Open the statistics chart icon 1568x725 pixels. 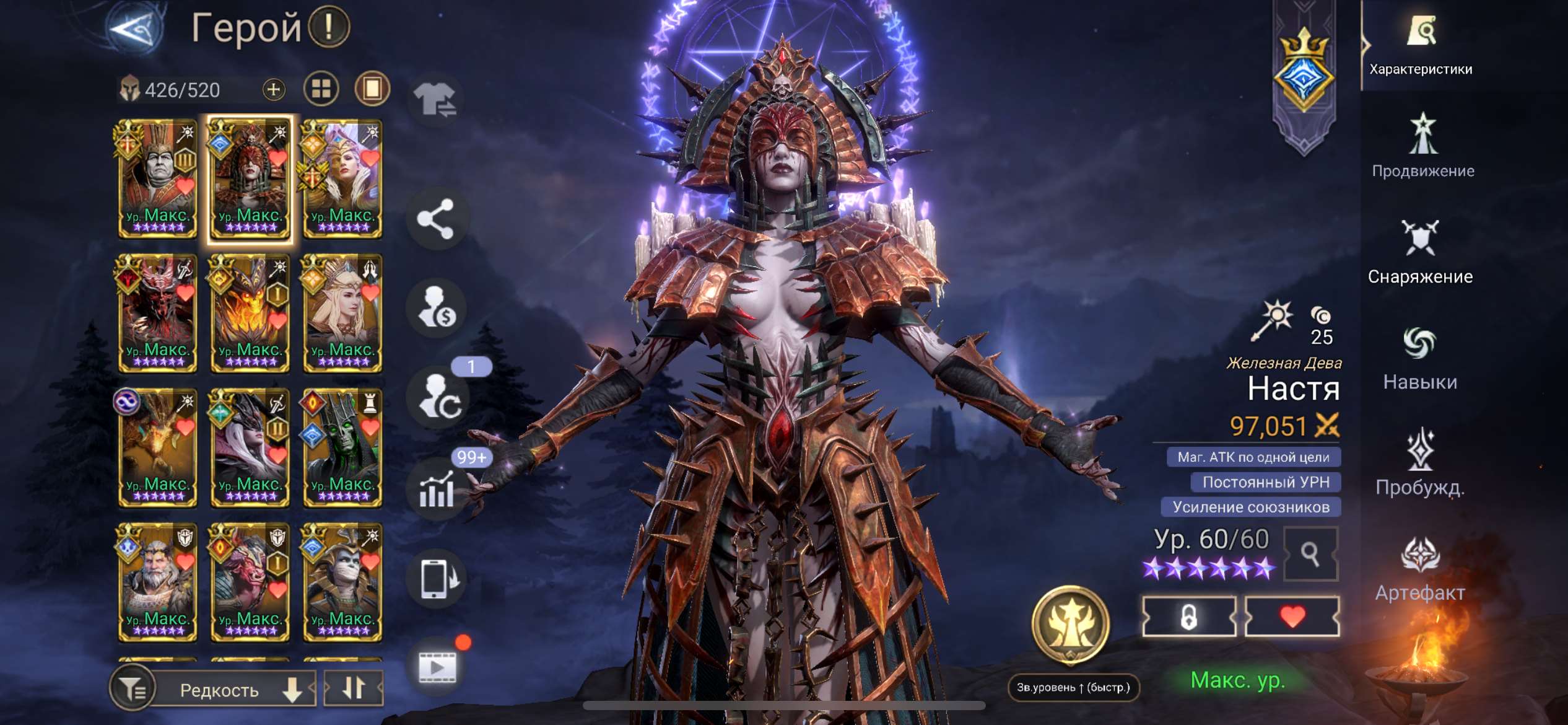click(x=437, y=491)
